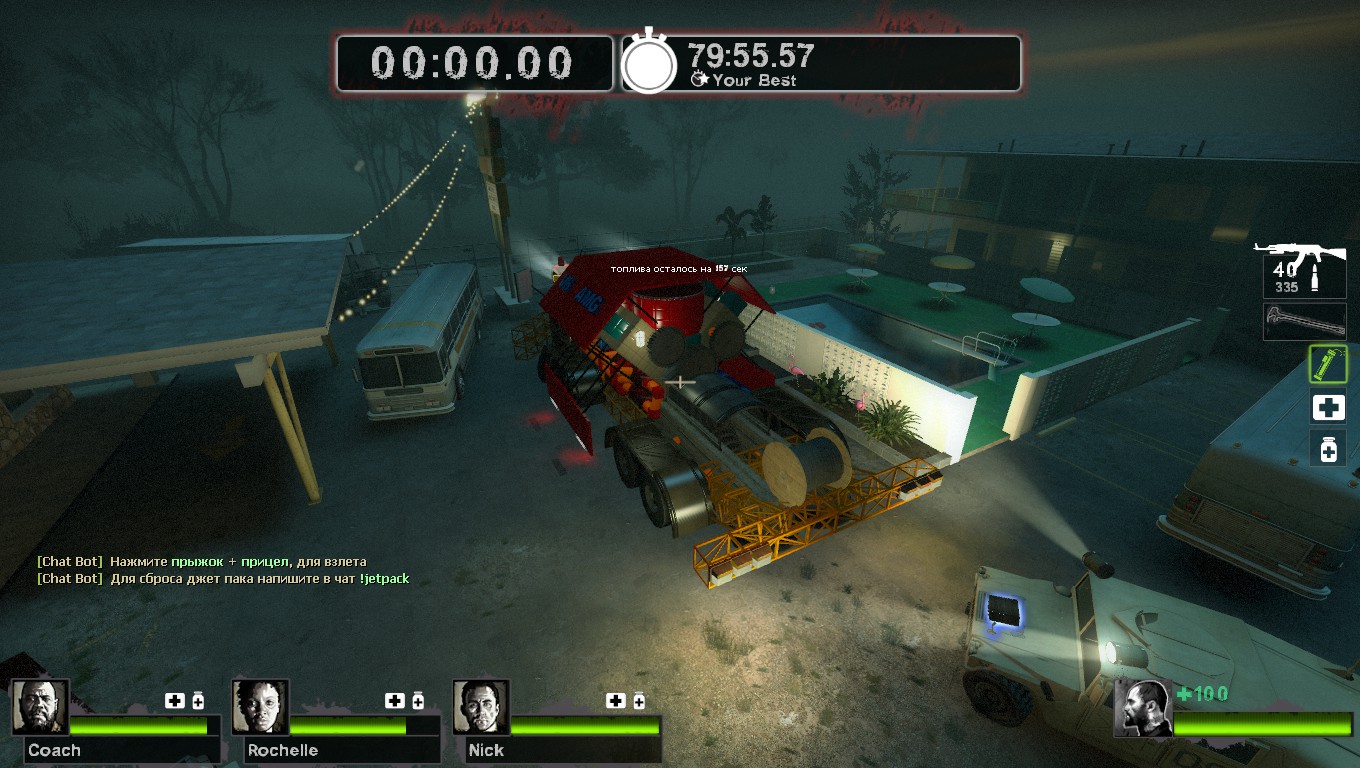Equip the highlighted pipe bomb slot
Viewport: 1360px width, 768px height.
point(1328,364)
